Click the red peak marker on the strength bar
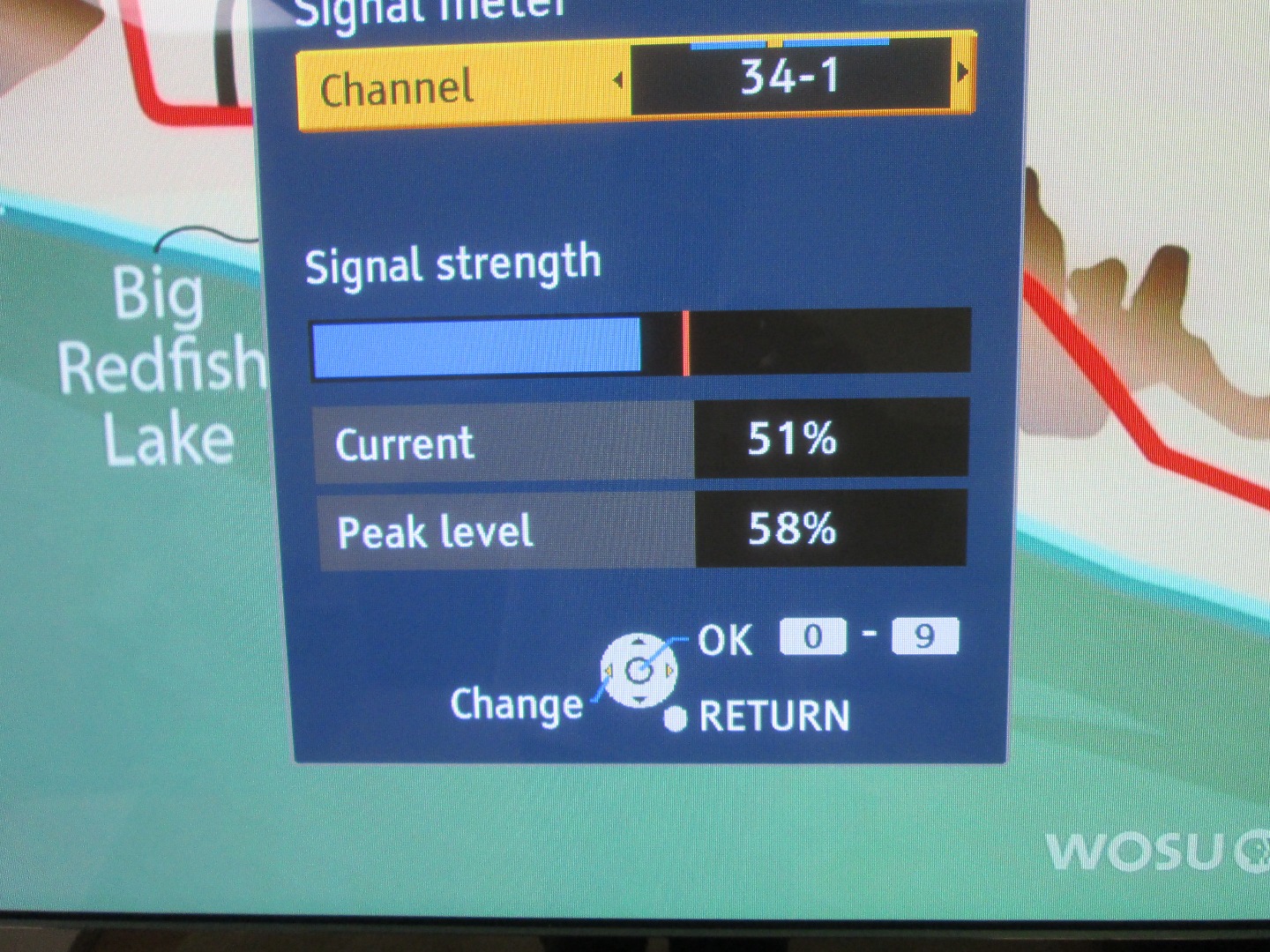The height and width of the screenshot is (952, 1270). pyautogui.click(x=687, y=344)
